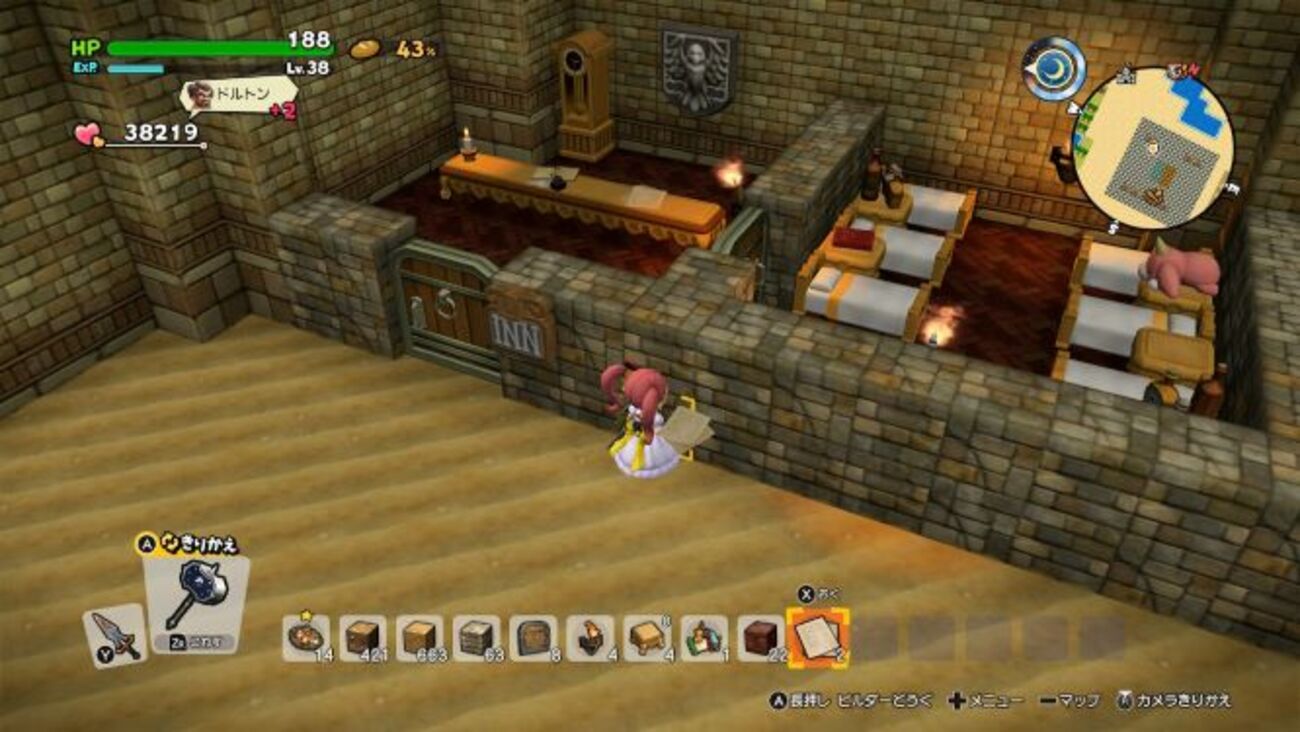Select the wooden door hotbar slot
Image resolution: width=1300 pixels, height=732 pixels.
click(533, 637)
